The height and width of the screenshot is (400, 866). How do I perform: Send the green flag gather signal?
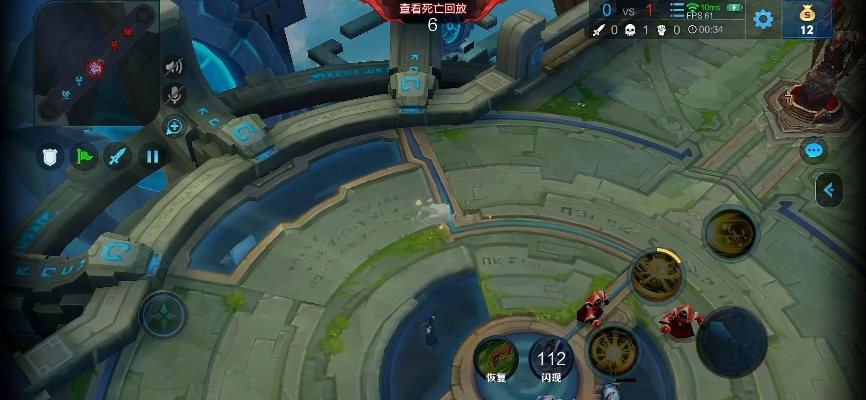click(x=84, y=156)
